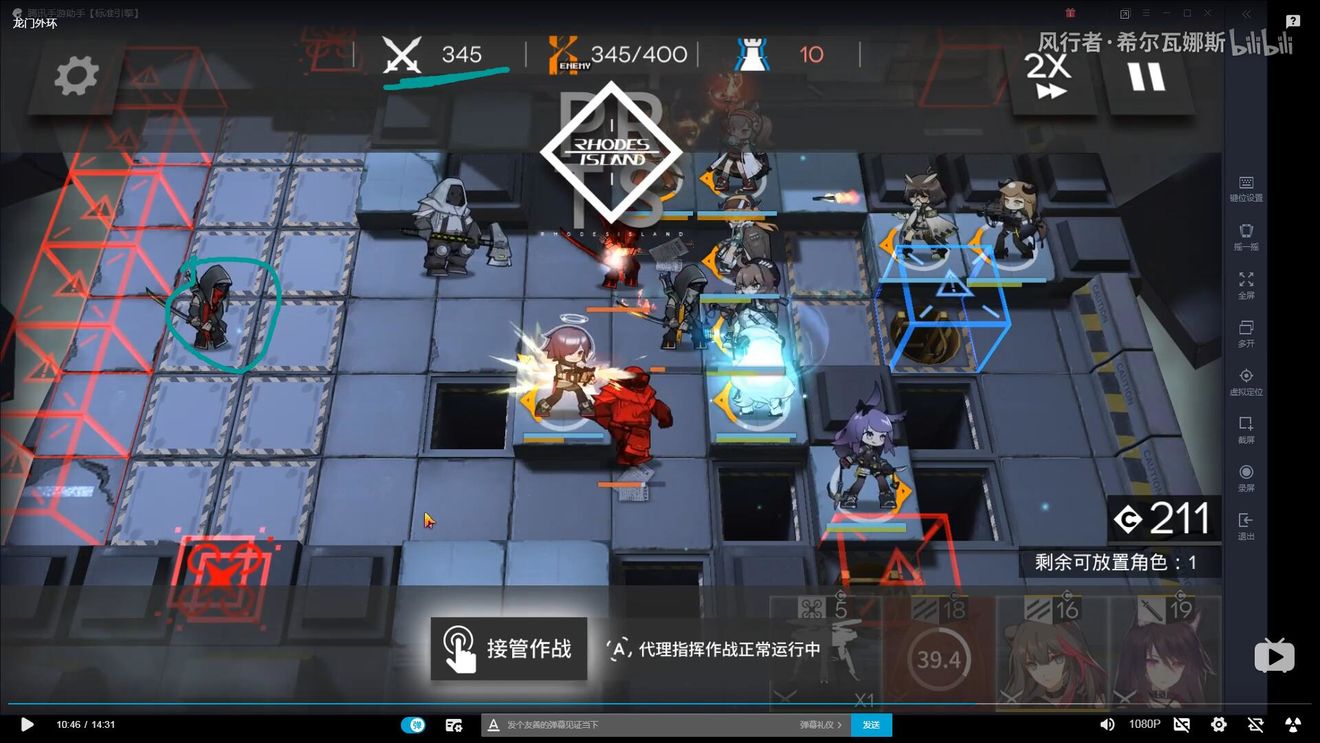
Task: Open the player settings gear menu
Action: 1218,724
